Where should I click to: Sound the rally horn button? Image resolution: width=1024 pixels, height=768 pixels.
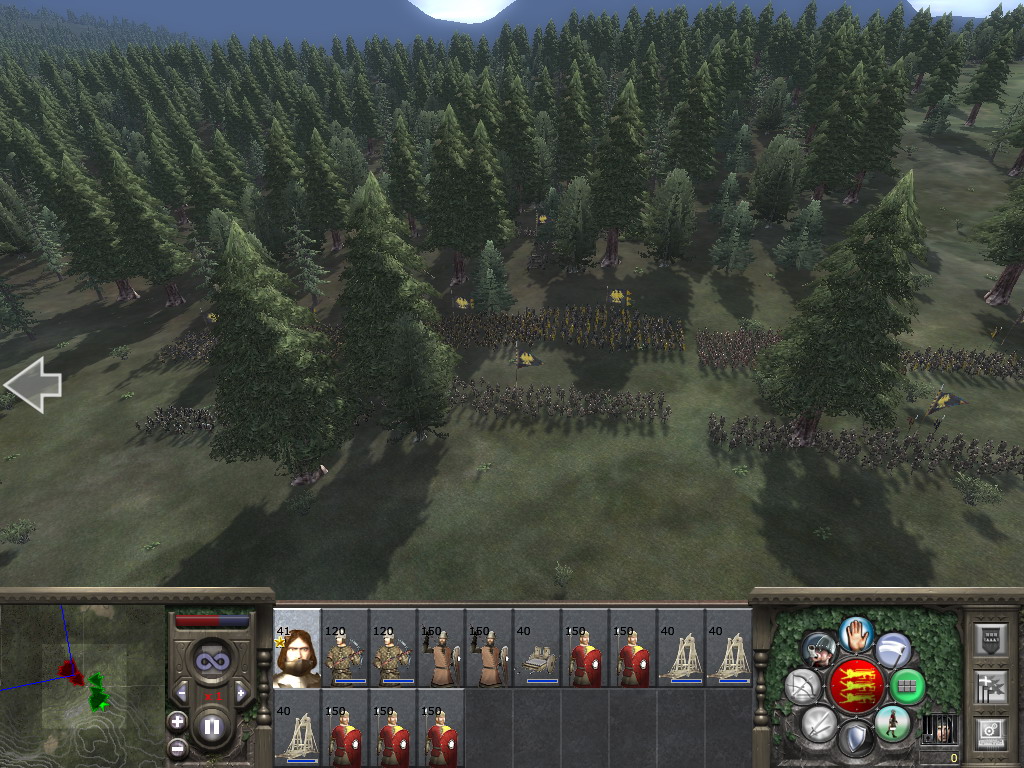[819, 650]
